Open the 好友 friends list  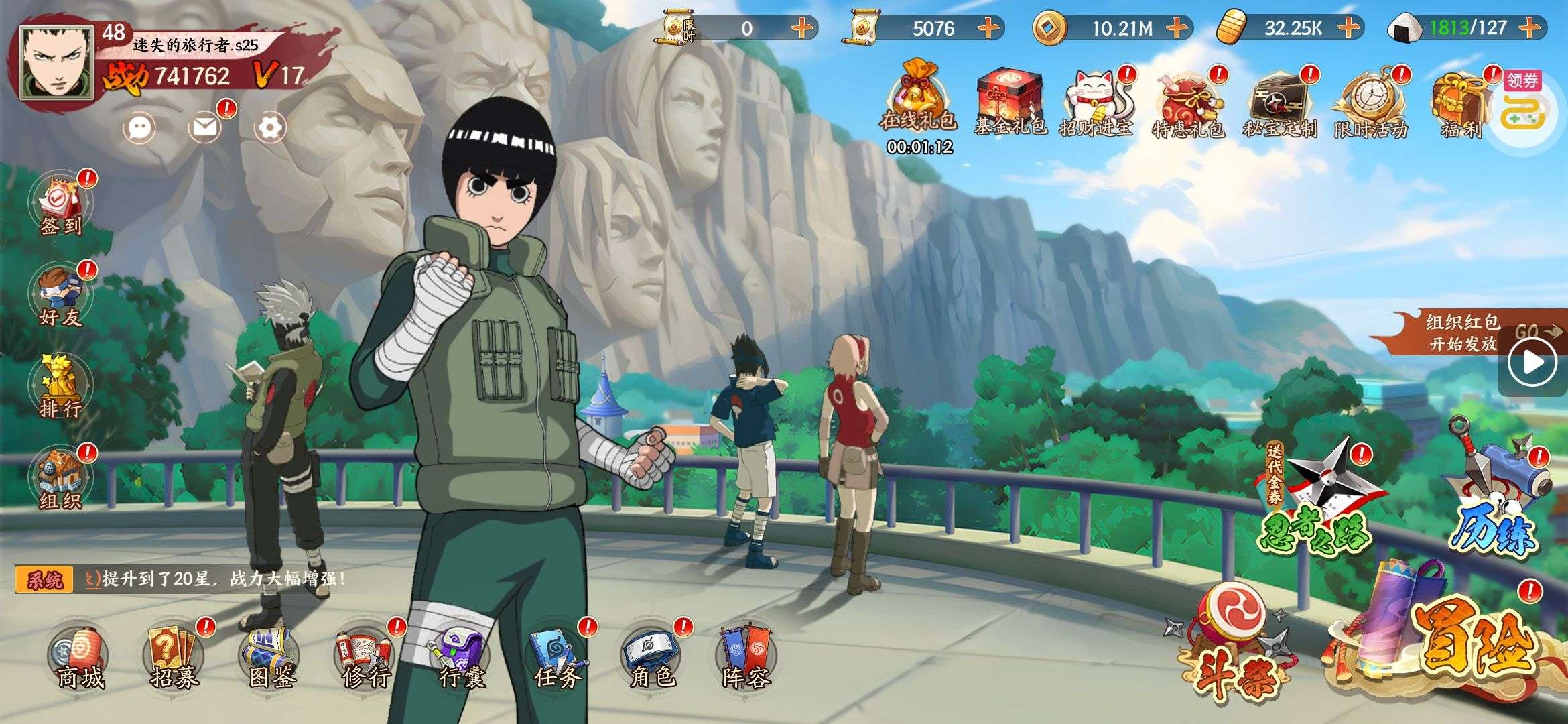(61, 296)
